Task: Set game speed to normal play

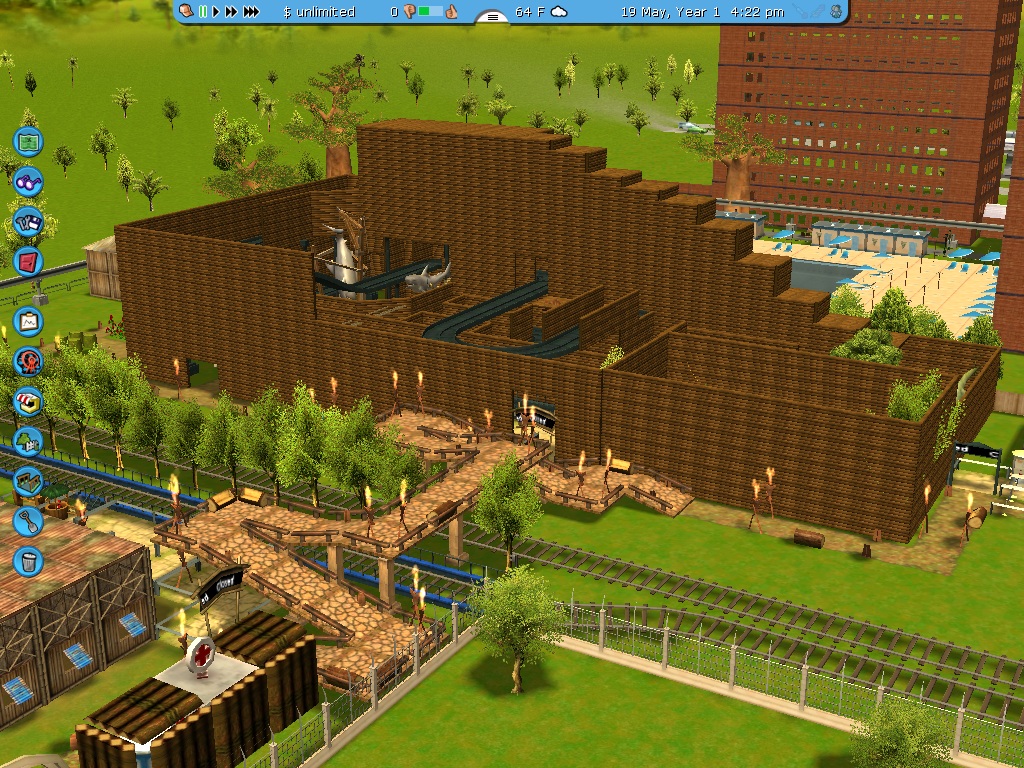Action: [216, 12]
